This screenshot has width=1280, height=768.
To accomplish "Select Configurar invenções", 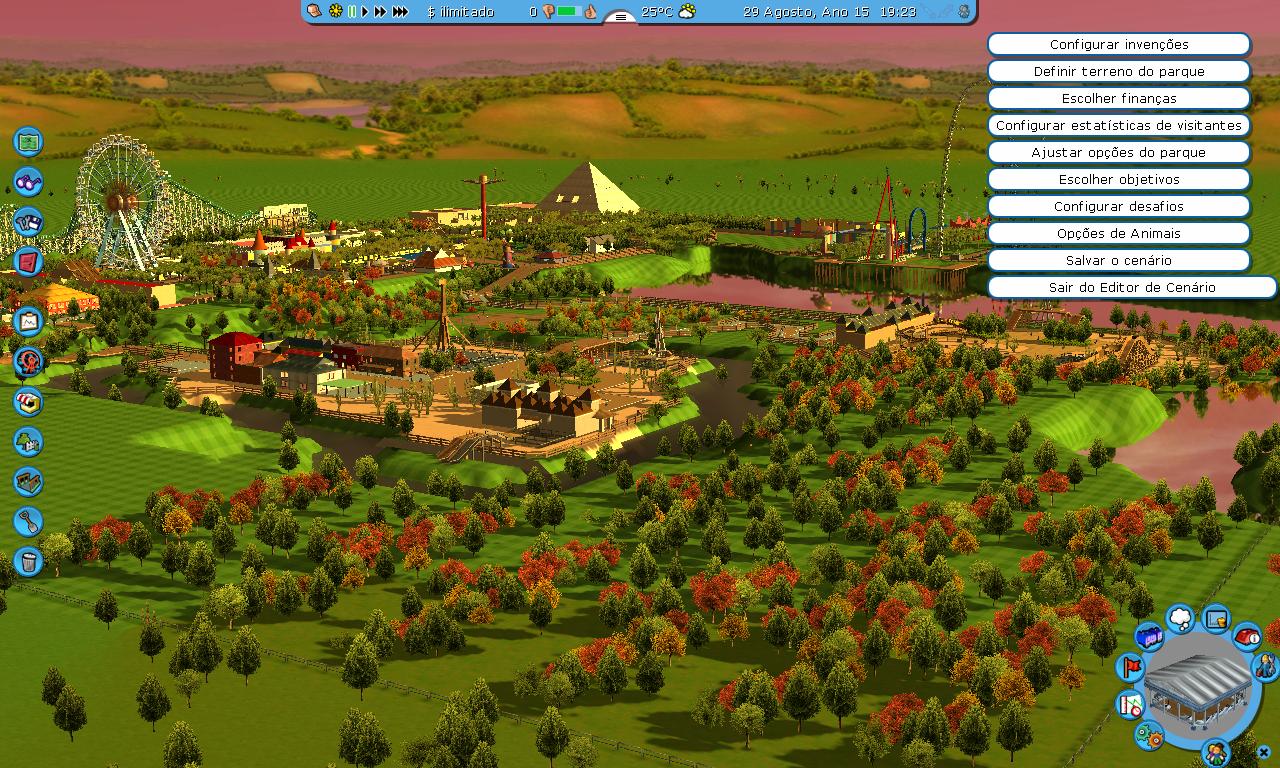I will [1118, 44].
